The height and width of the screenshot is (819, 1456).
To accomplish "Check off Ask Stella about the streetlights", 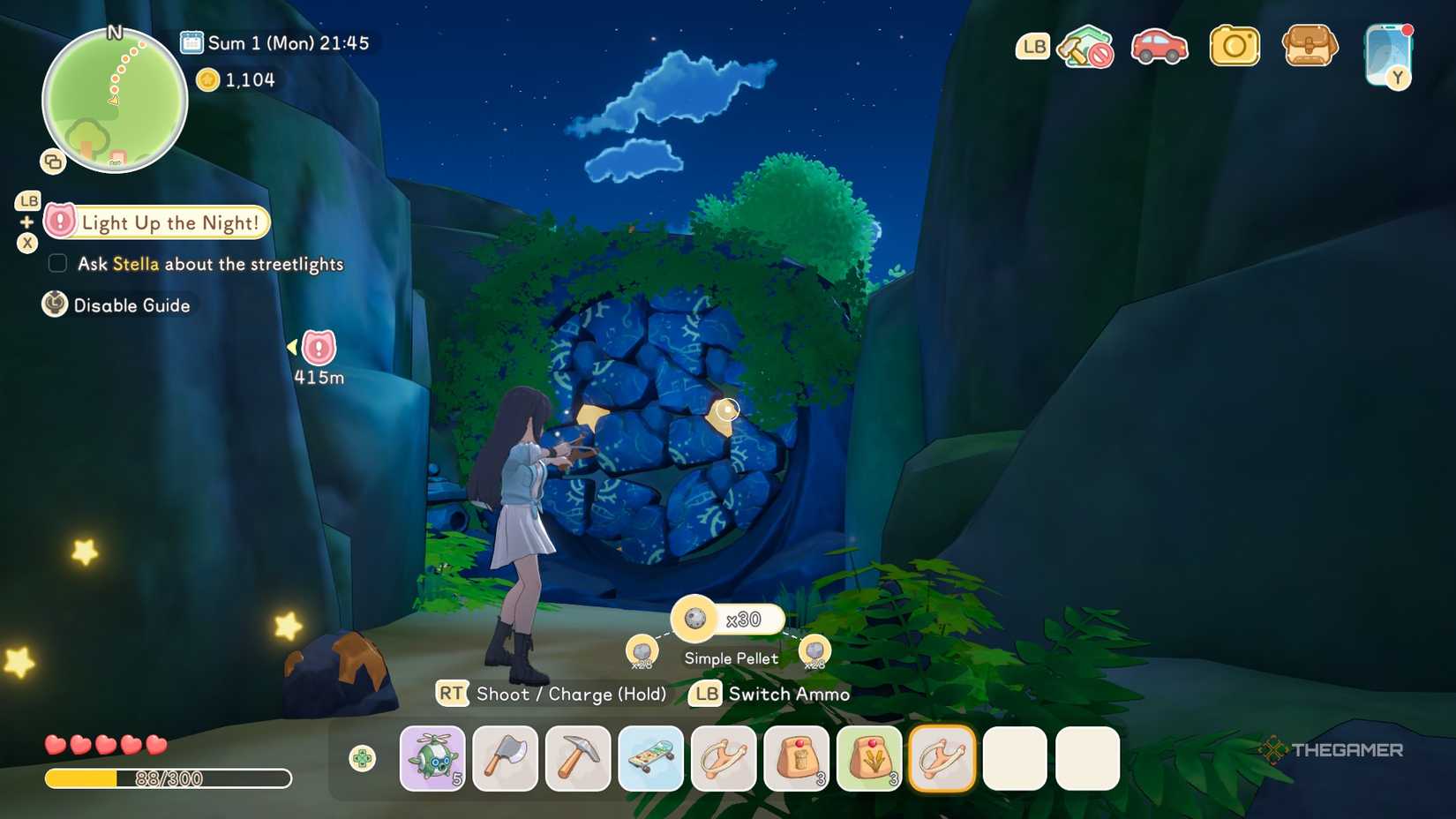I will click(x=56, y=263).
